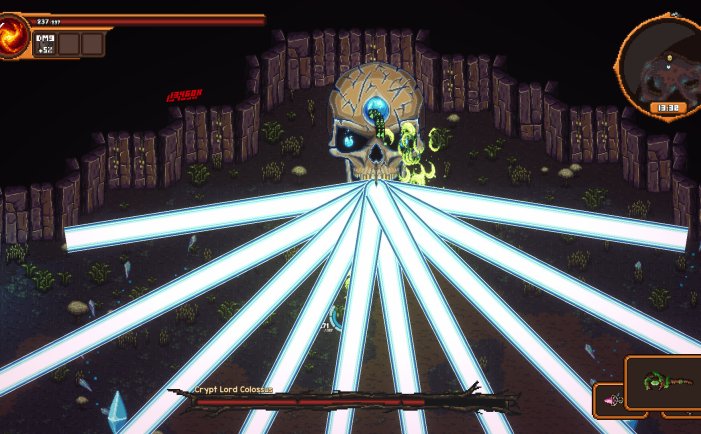Select the DMG +52 buff slot
This screenshot has height=434, width=701.
pyautogui.click(x=44, y=43)
